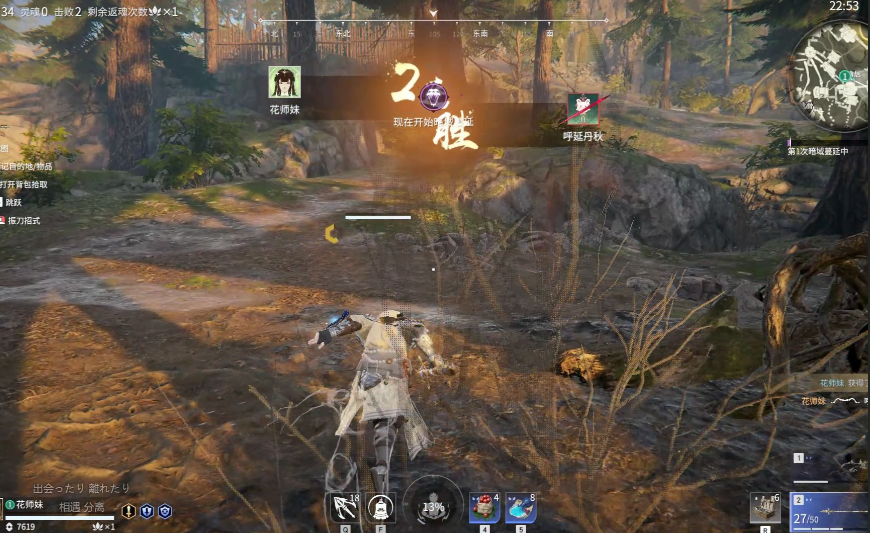This screenshot has height=533, width=870.
Task: Click the purple emblem in the banner
Action: point(432,98)
